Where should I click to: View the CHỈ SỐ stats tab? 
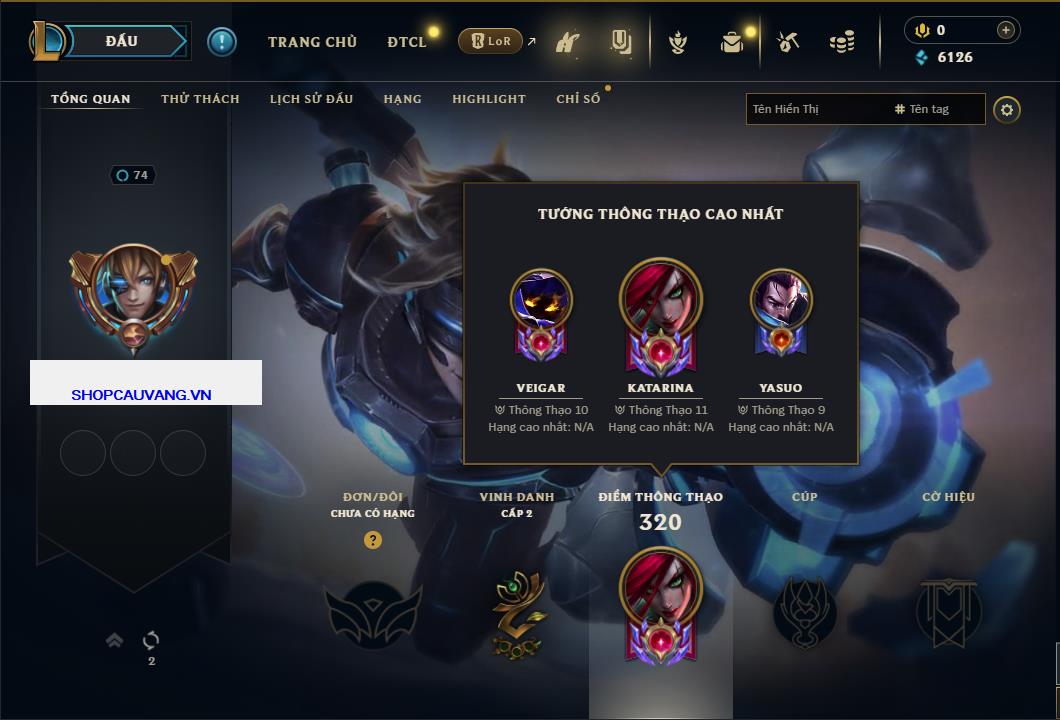tap(578, 99)
